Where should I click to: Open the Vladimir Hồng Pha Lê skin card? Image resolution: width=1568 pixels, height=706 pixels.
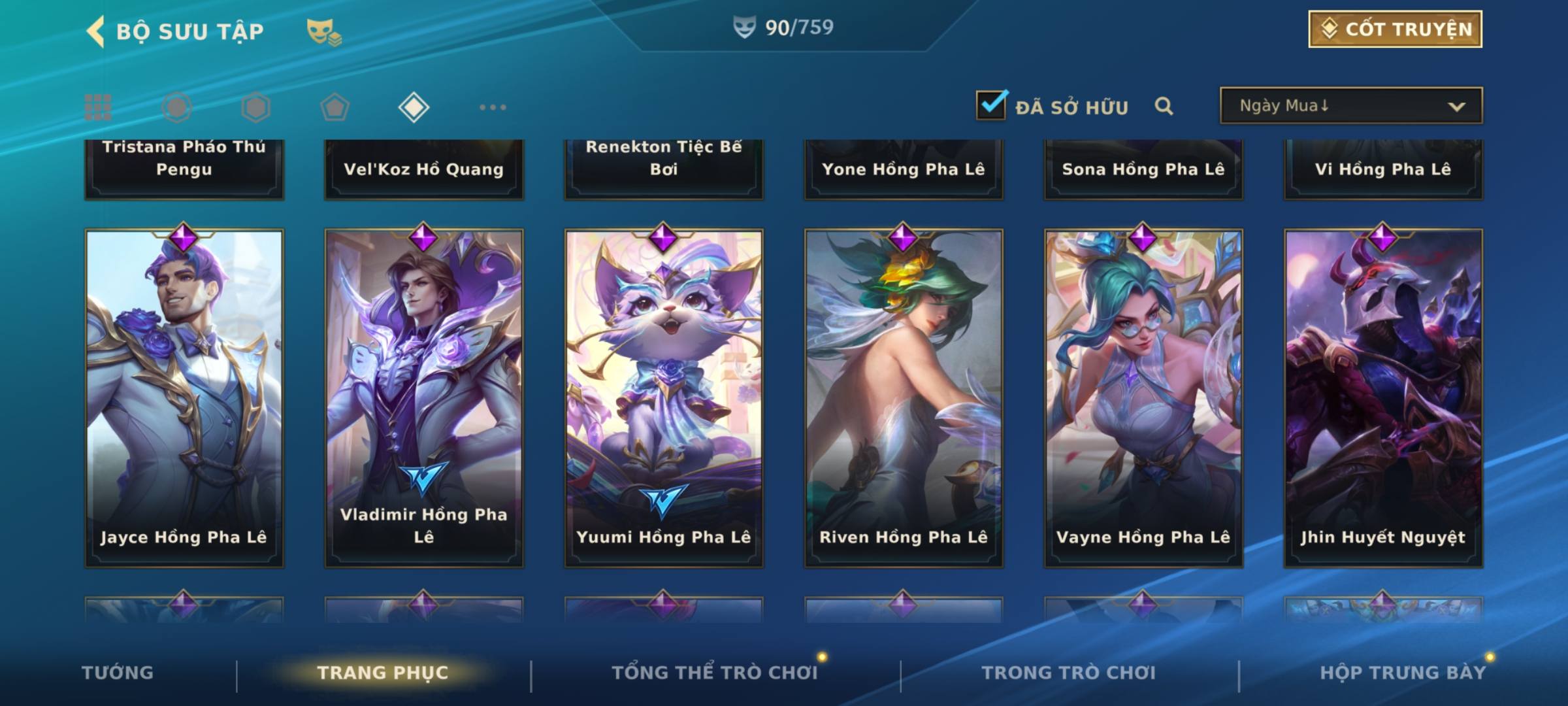pyautogui.click(x=424, y=397)
